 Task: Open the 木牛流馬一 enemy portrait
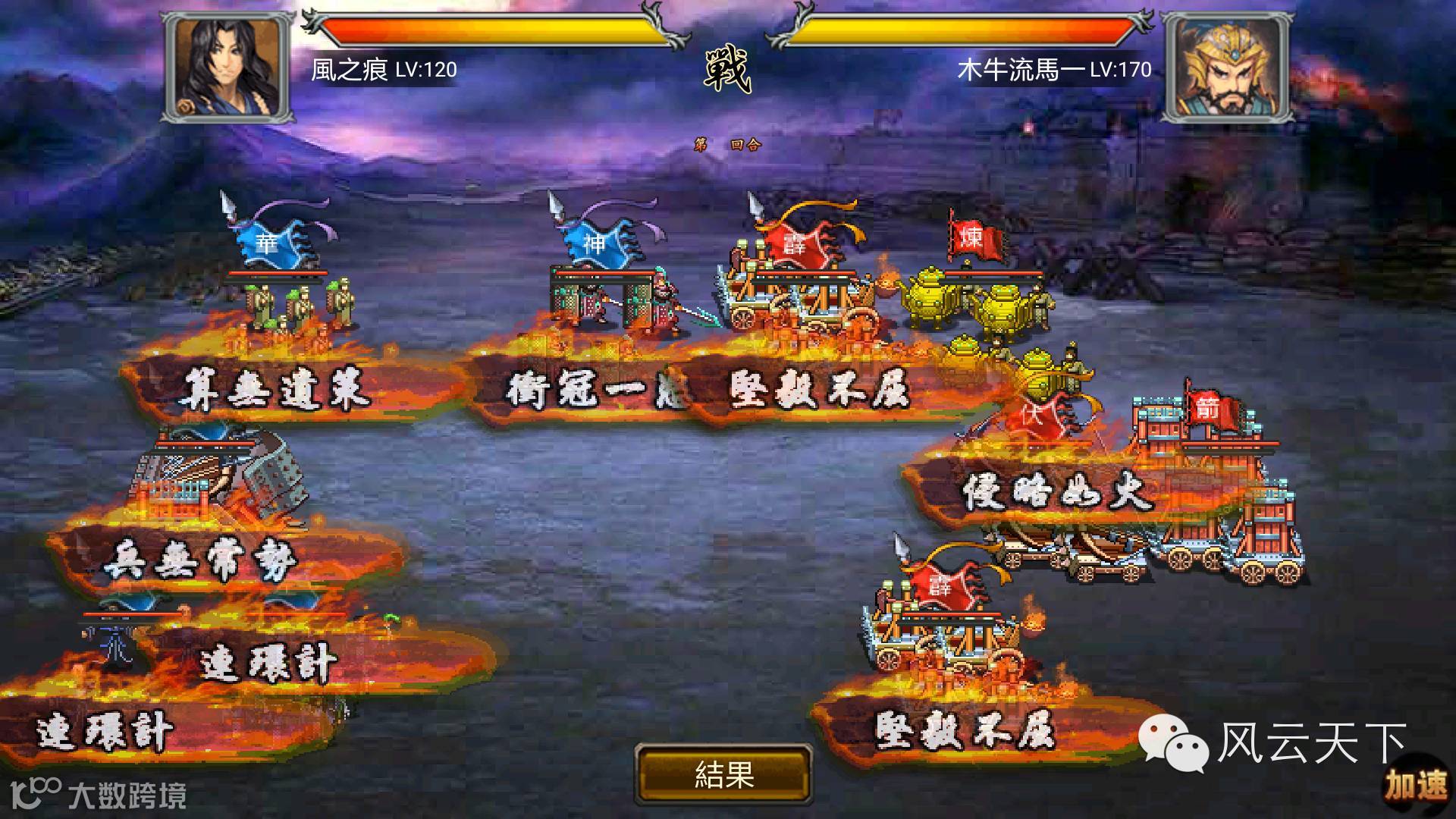pyautogui.click(x=1225, y=67)
